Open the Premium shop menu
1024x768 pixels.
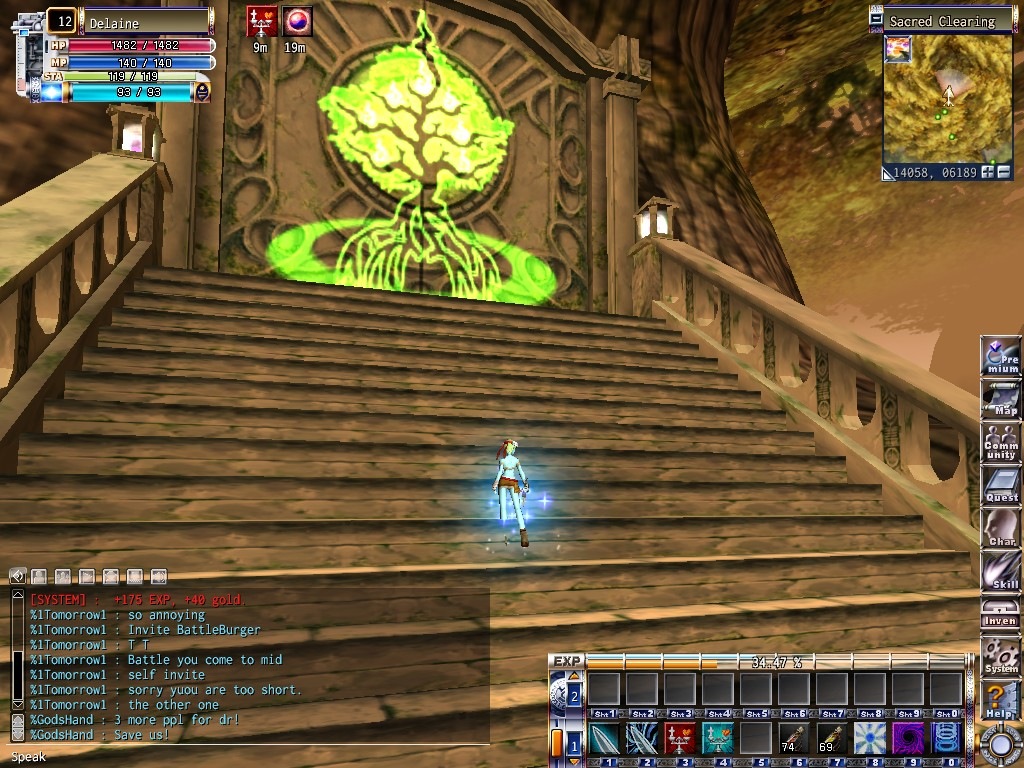pos(1001,357)
